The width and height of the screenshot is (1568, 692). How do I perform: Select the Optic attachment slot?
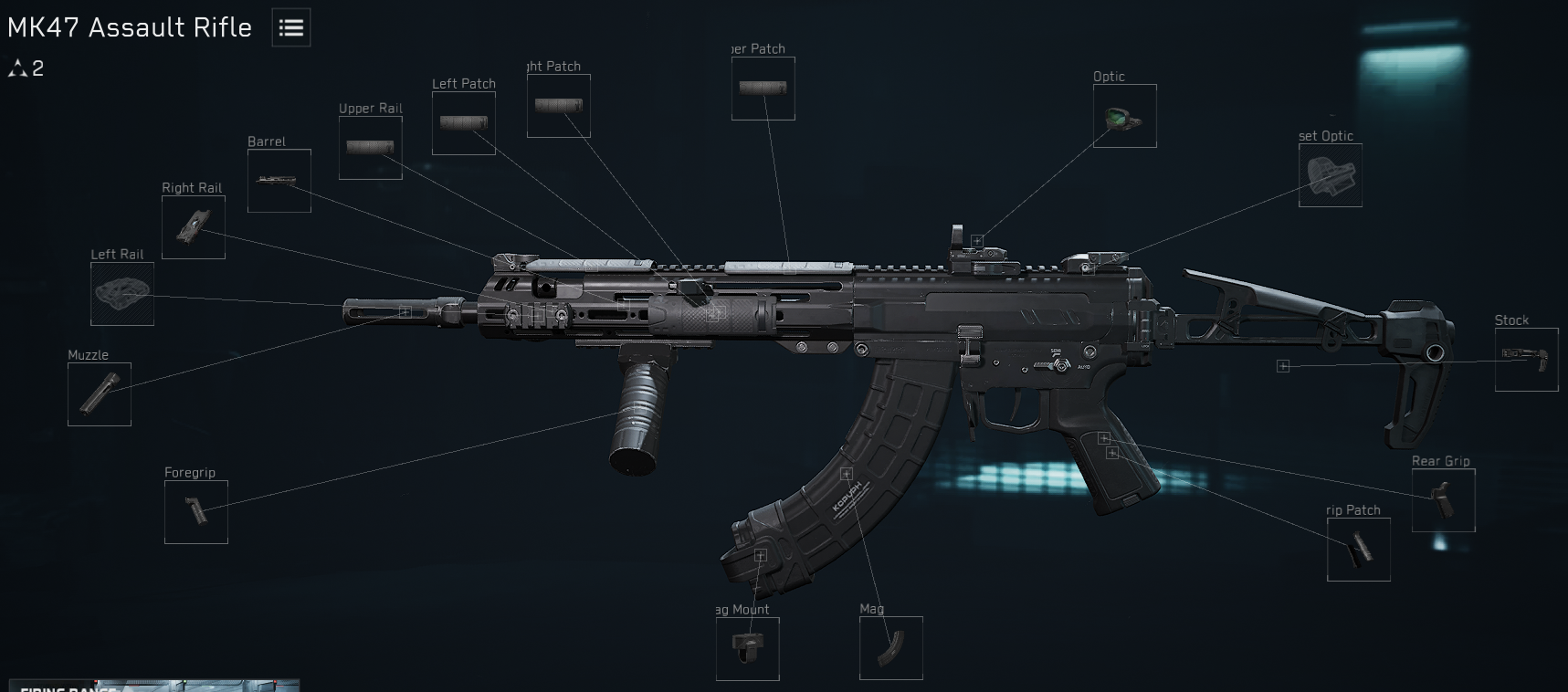(x=1125, y=116)
